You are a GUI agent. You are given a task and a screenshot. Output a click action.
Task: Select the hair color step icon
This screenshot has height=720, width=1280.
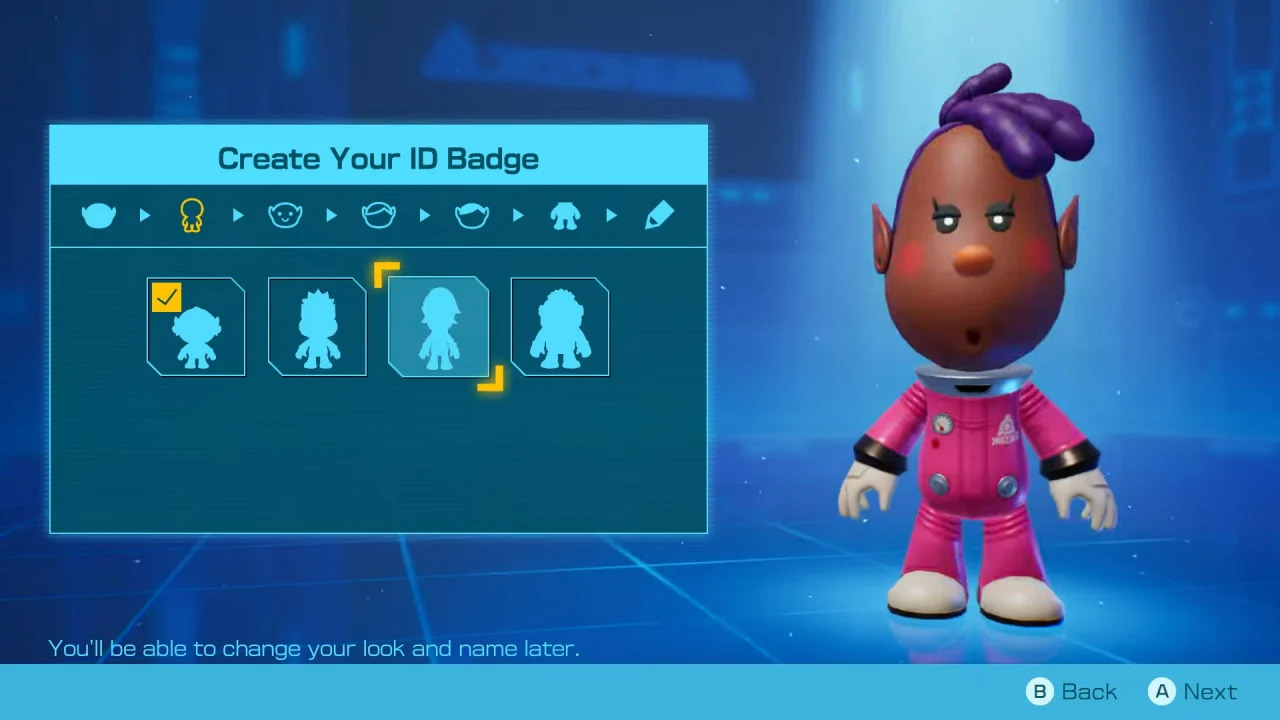[x=471, y=215]
